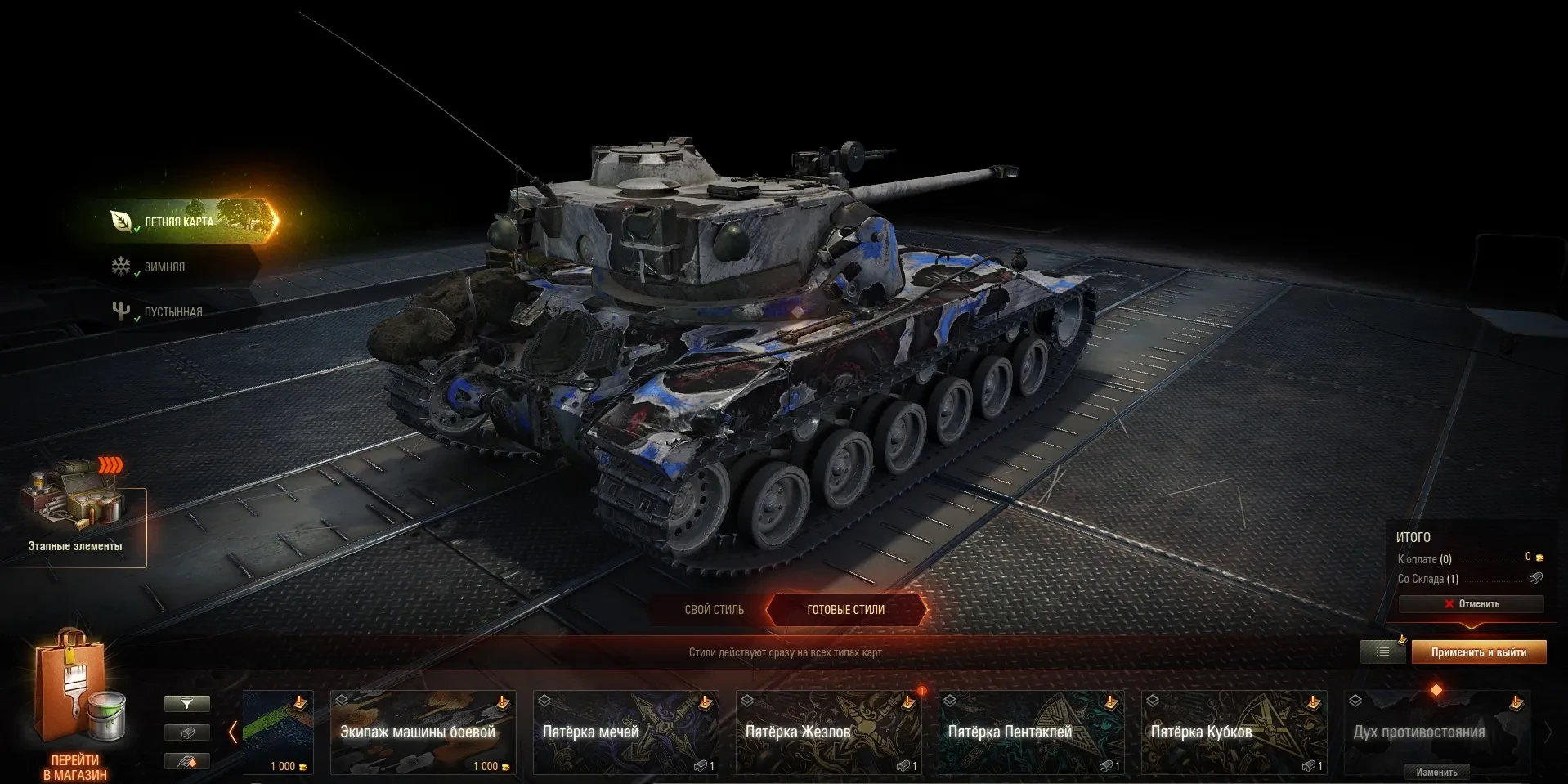The image size is (1568, 784).
Task: Select the Экипаж машины боевой style
Action: click(423, 732)
